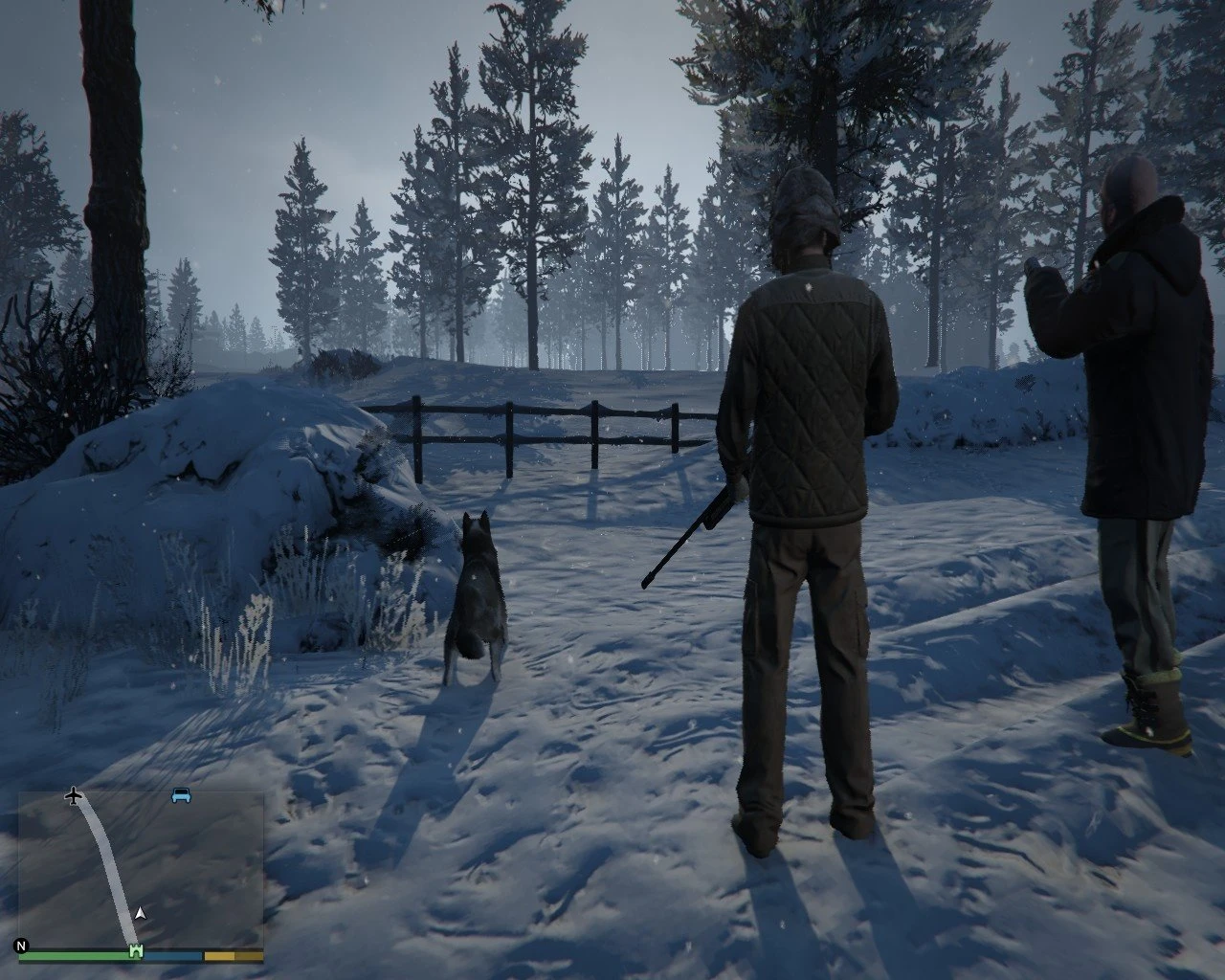
Task: Select the green mission marker on the minimap
Action: pos(136,952)
